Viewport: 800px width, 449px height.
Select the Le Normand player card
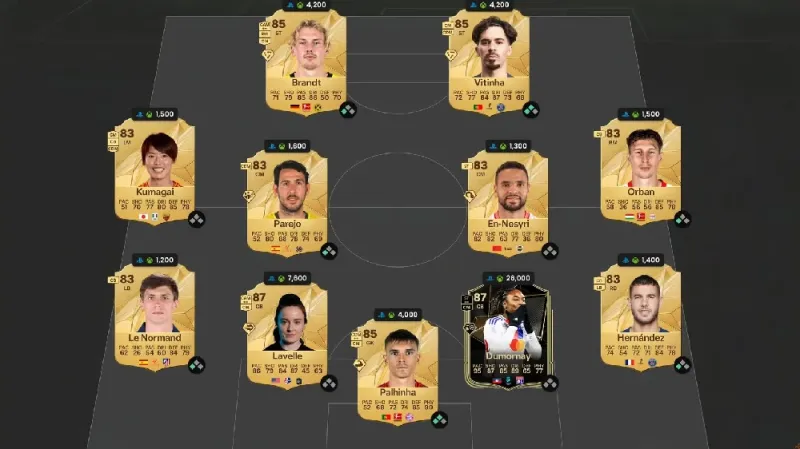coord(154,317)
